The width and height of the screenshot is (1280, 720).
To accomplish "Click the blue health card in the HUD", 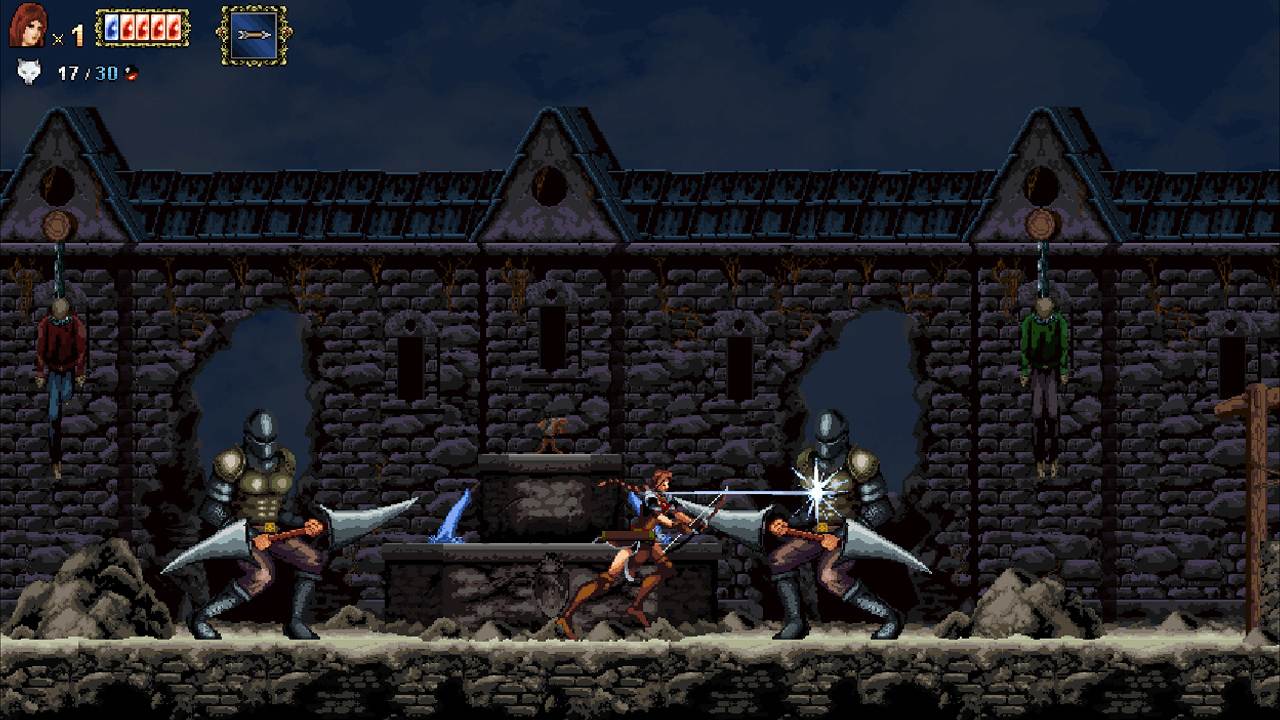I will tap(110, 29).
